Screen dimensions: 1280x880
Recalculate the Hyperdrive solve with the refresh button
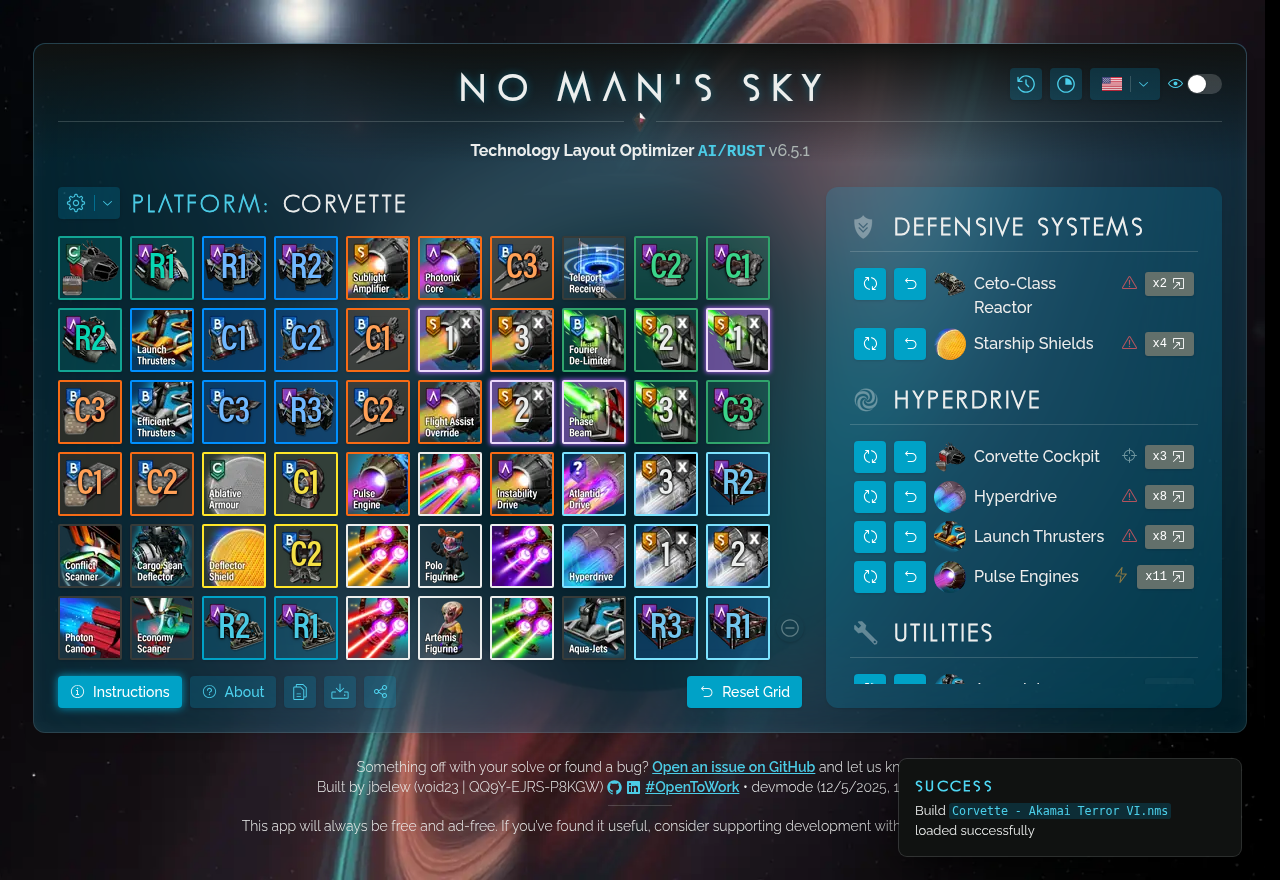[x=870, y=496]
